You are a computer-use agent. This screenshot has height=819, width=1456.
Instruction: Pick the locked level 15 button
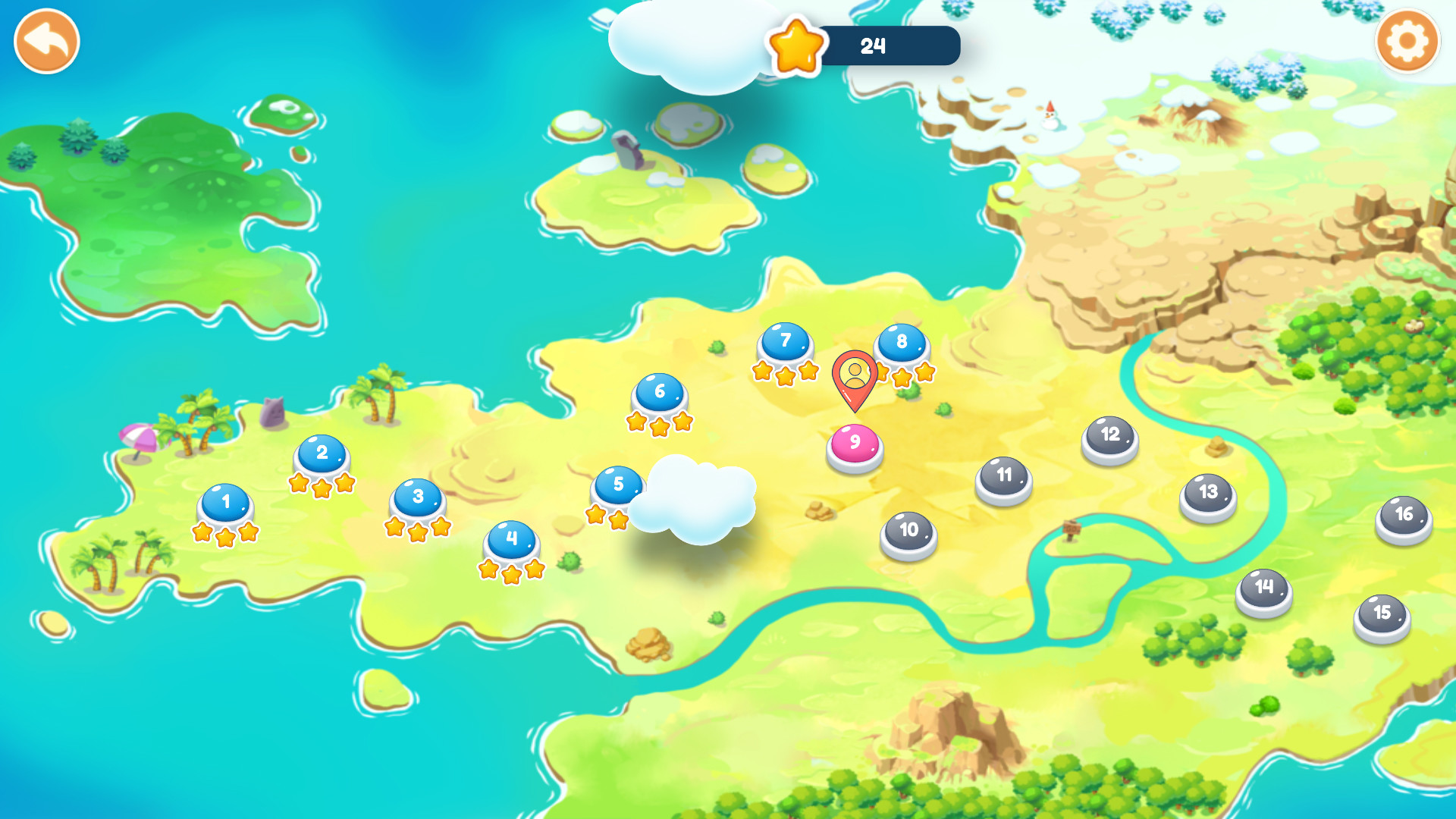coord(1382,614)
